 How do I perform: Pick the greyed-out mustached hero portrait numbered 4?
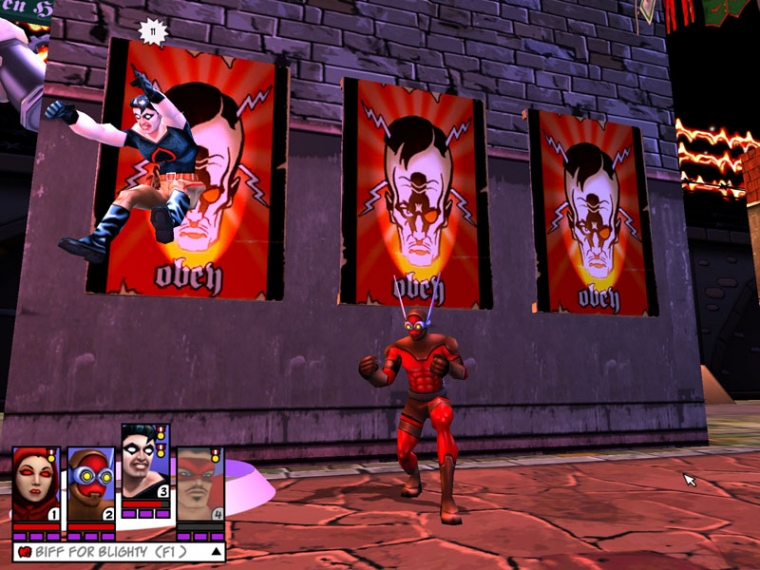tap(199, 483)
